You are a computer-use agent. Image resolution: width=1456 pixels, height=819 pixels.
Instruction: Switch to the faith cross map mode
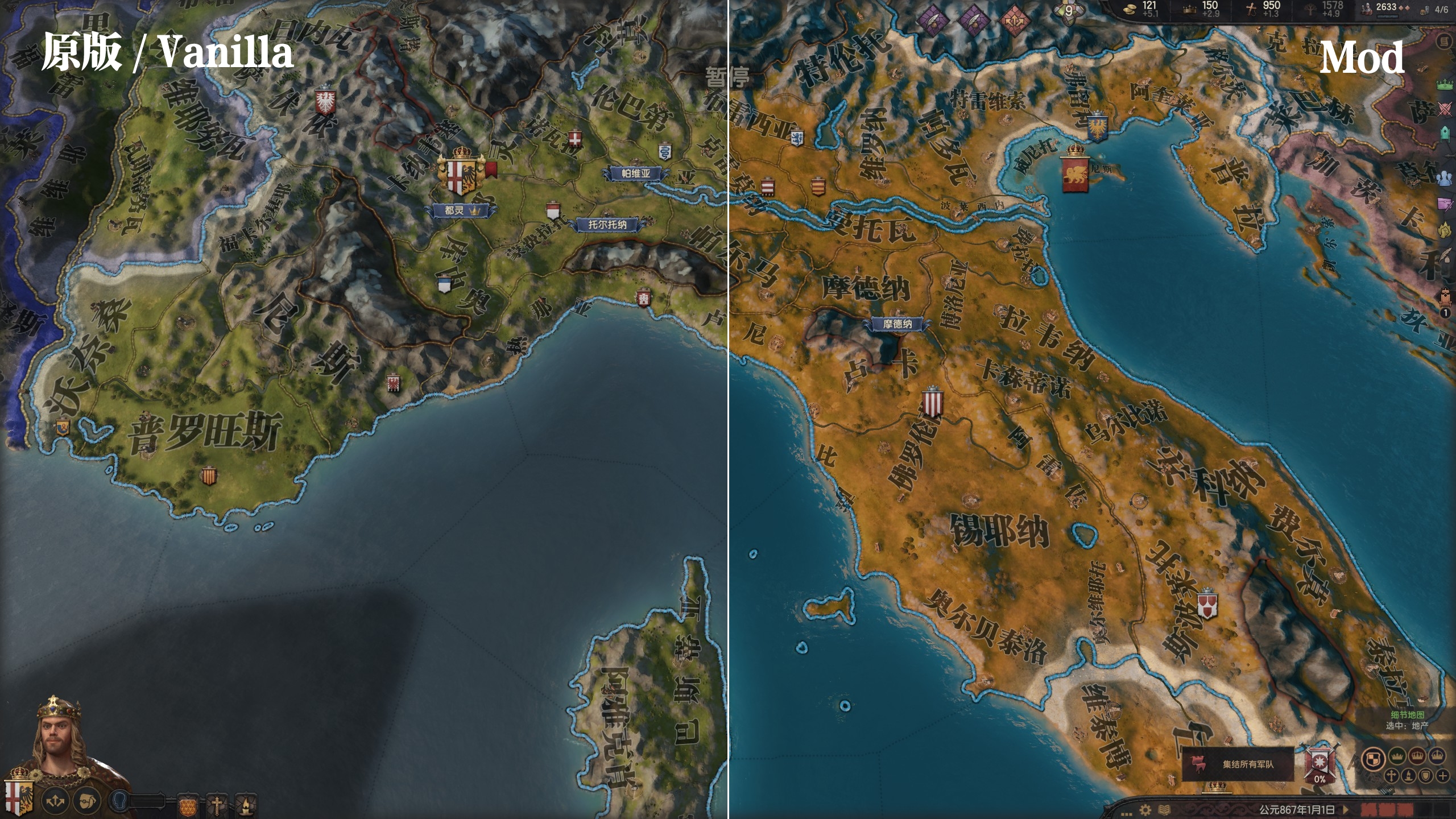tap(1391, 775)
